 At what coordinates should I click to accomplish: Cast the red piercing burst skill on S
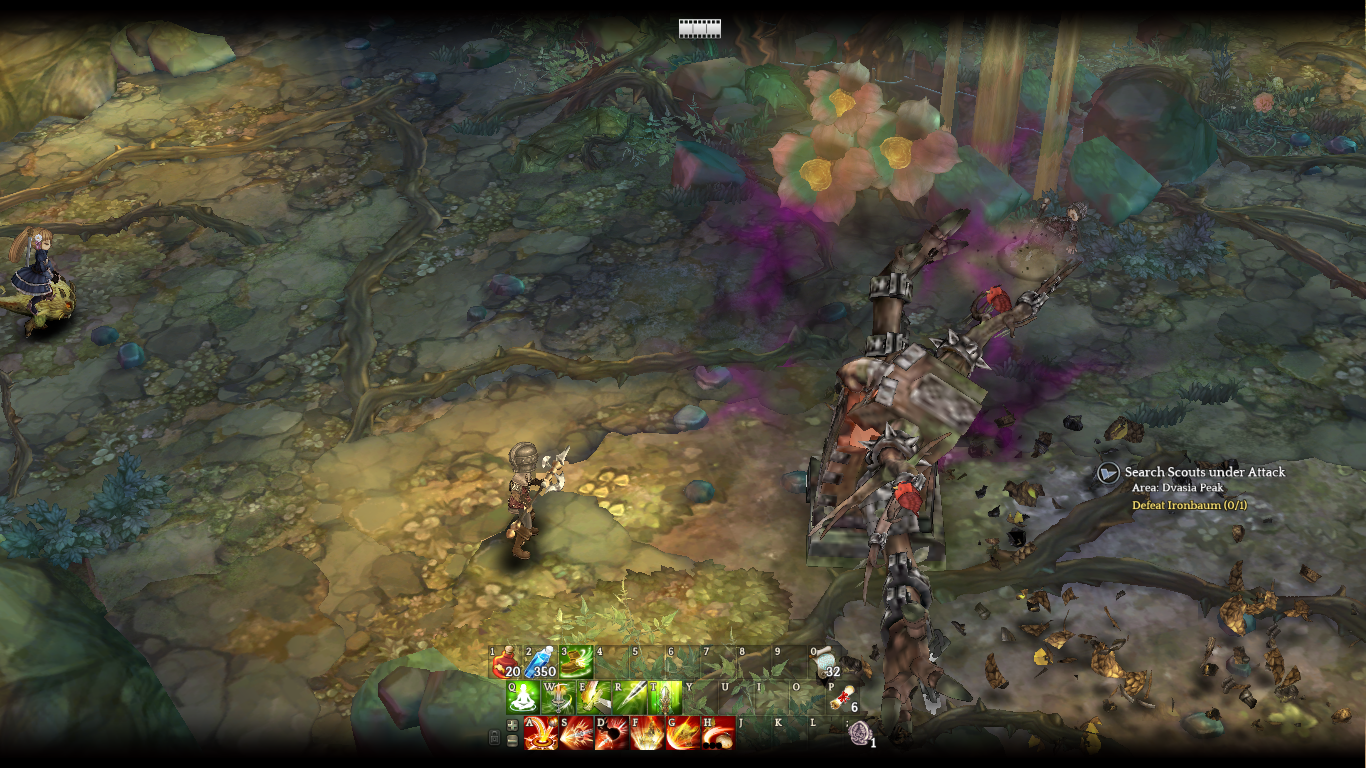[576, 733]
